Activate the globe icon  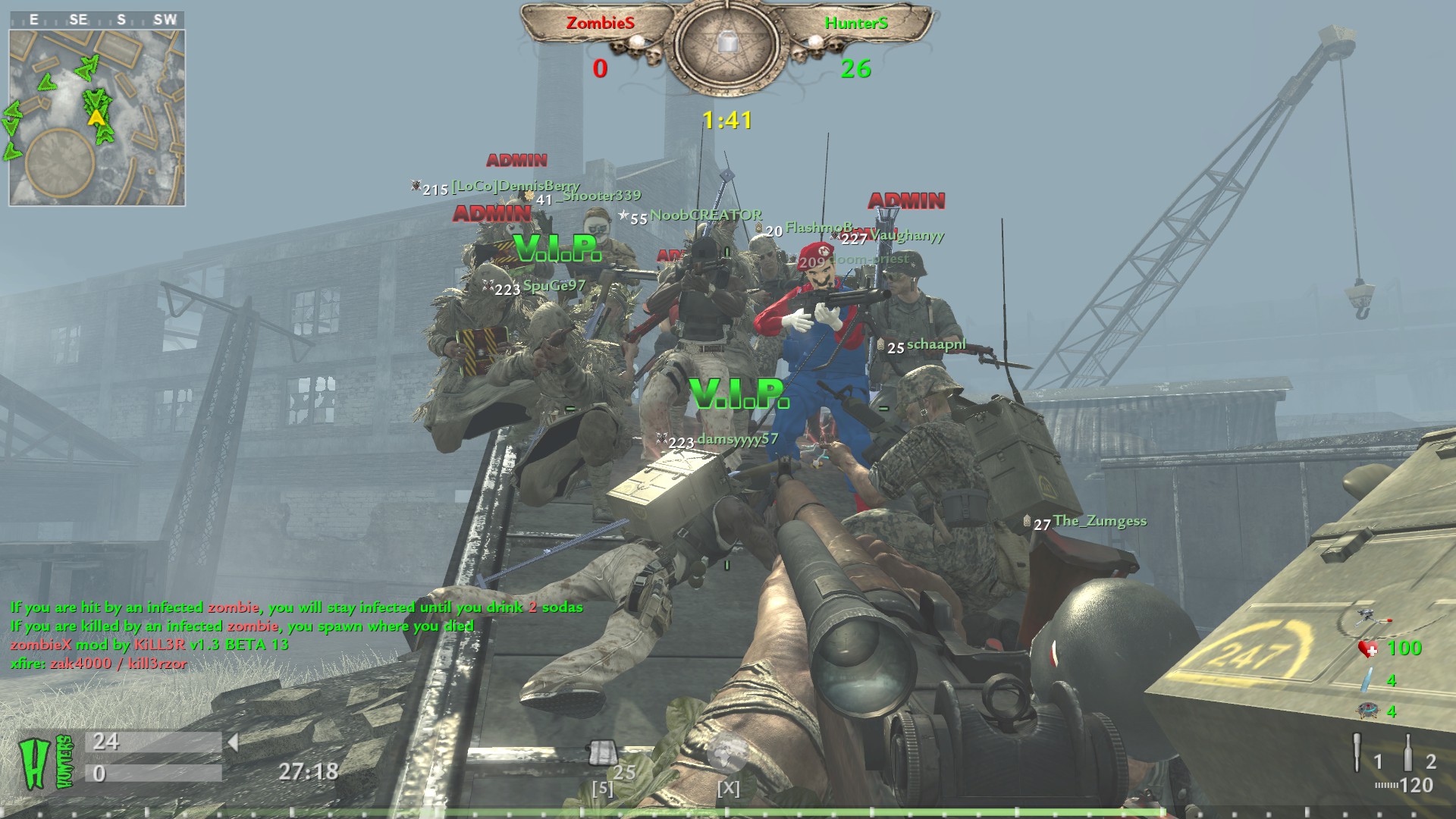click(726, 752)
